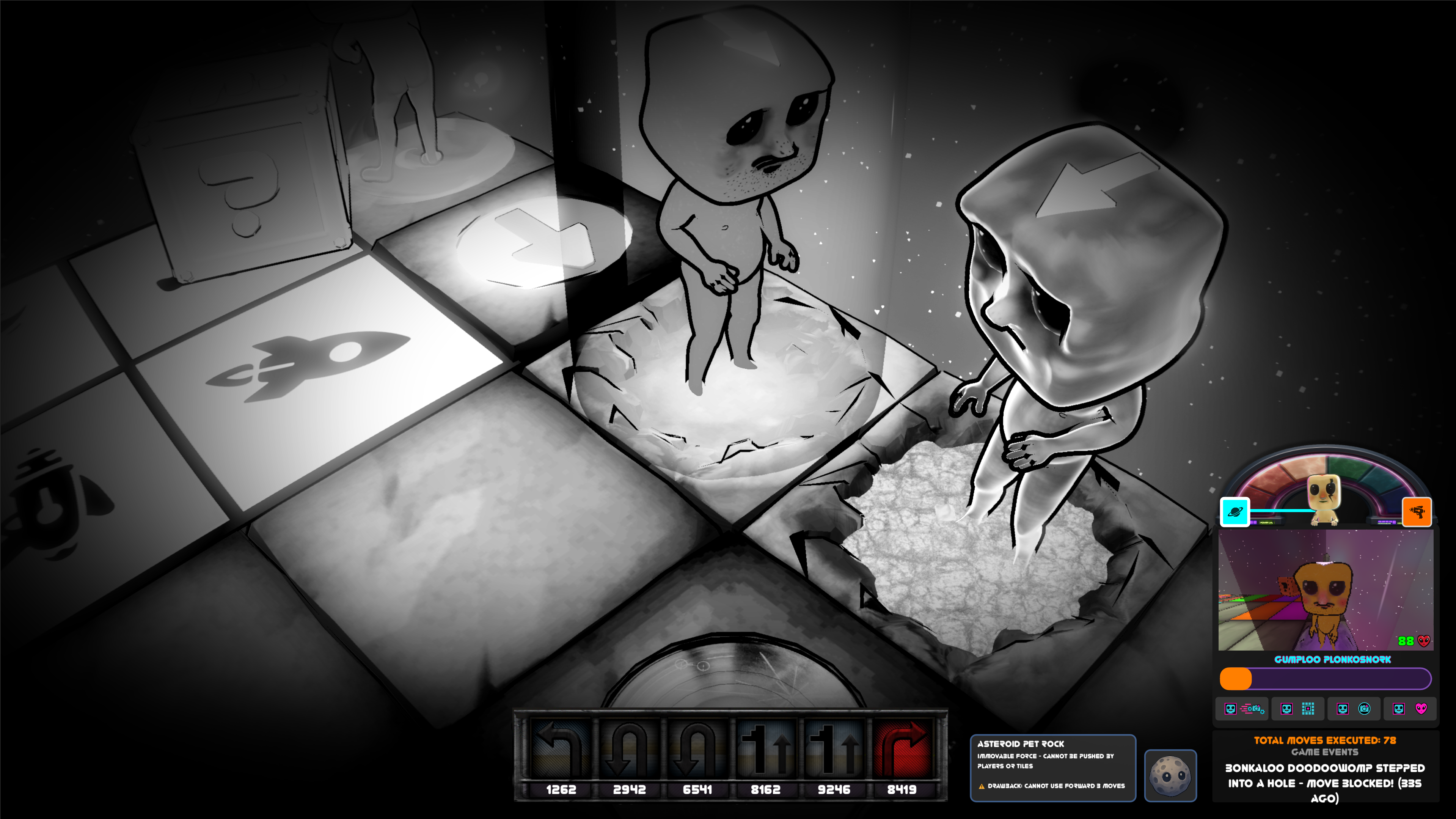Select the cyan planet icon
The image size is (1456, 819).
(1235, 513)
